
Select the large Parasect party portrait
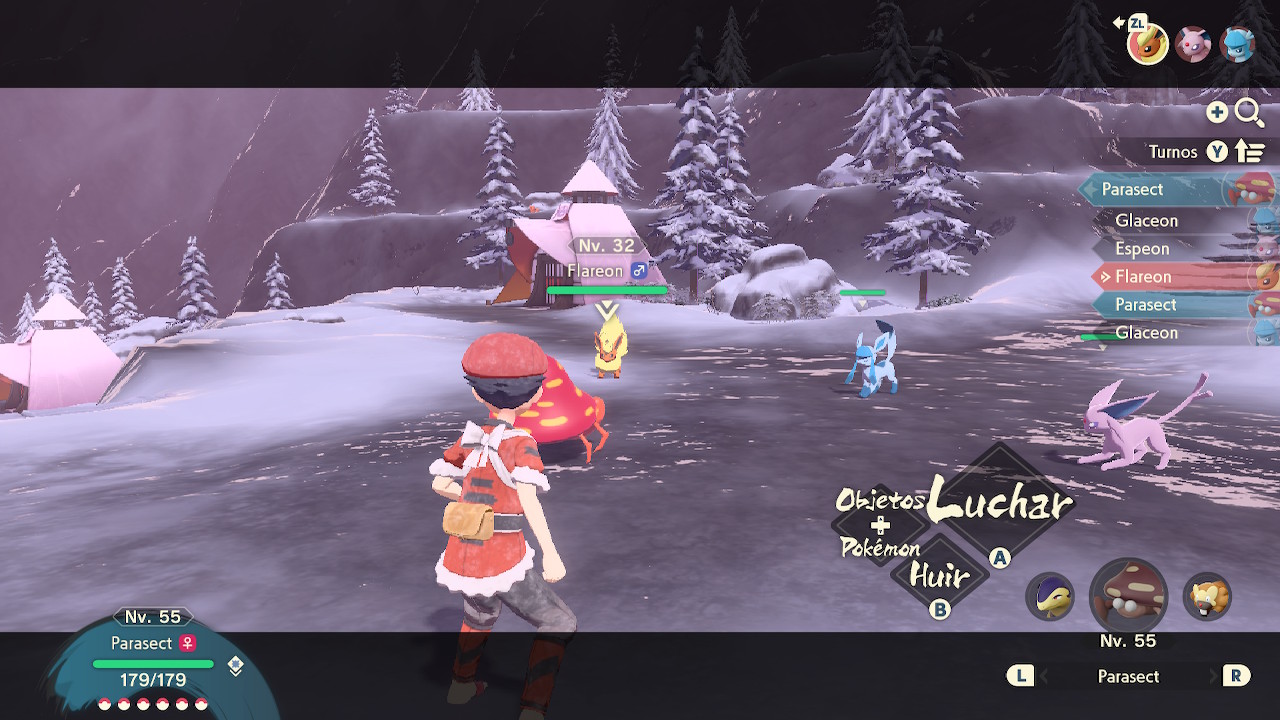pos(1128,597)
